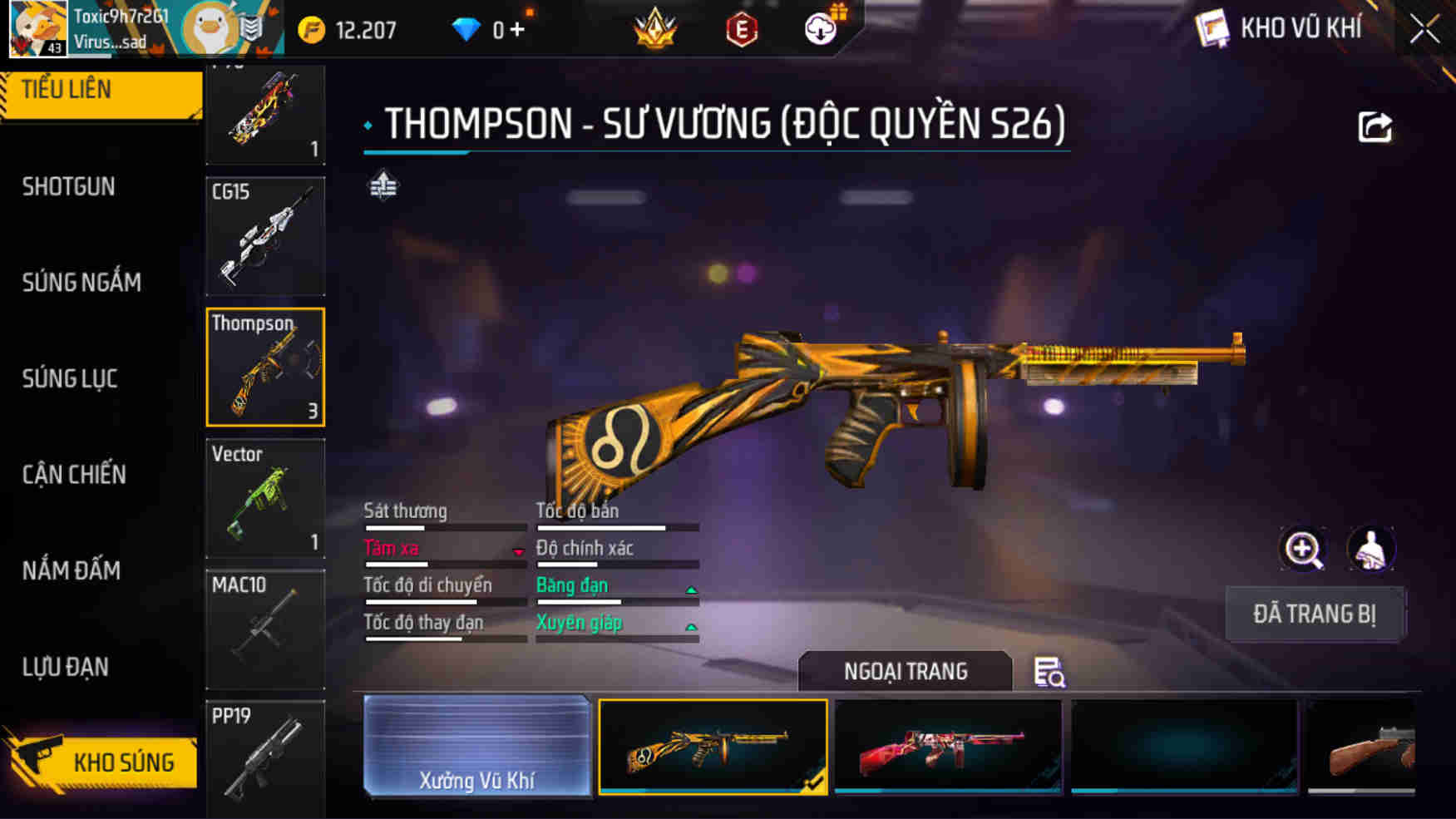This screenshot has height=819, width=1456.
Task: Click the ĐÃ TRANG BỊ button
Action: [1315, 614]
